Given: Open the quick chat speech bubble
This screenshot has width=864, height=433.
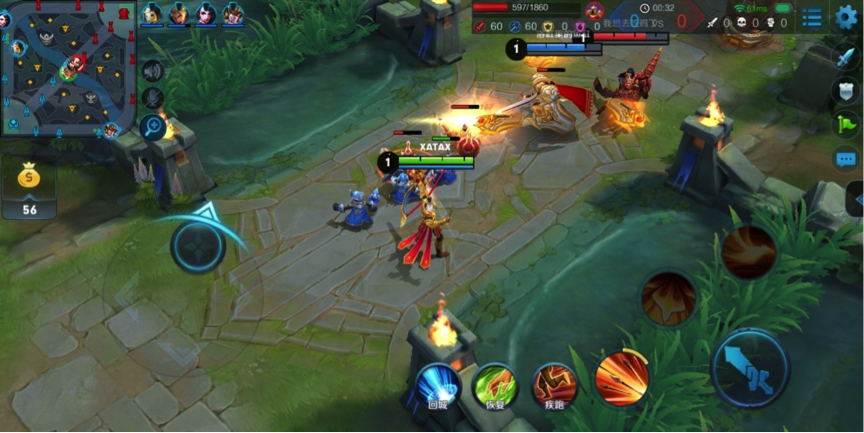Looking at the screenshot, I should pos(846,159).
